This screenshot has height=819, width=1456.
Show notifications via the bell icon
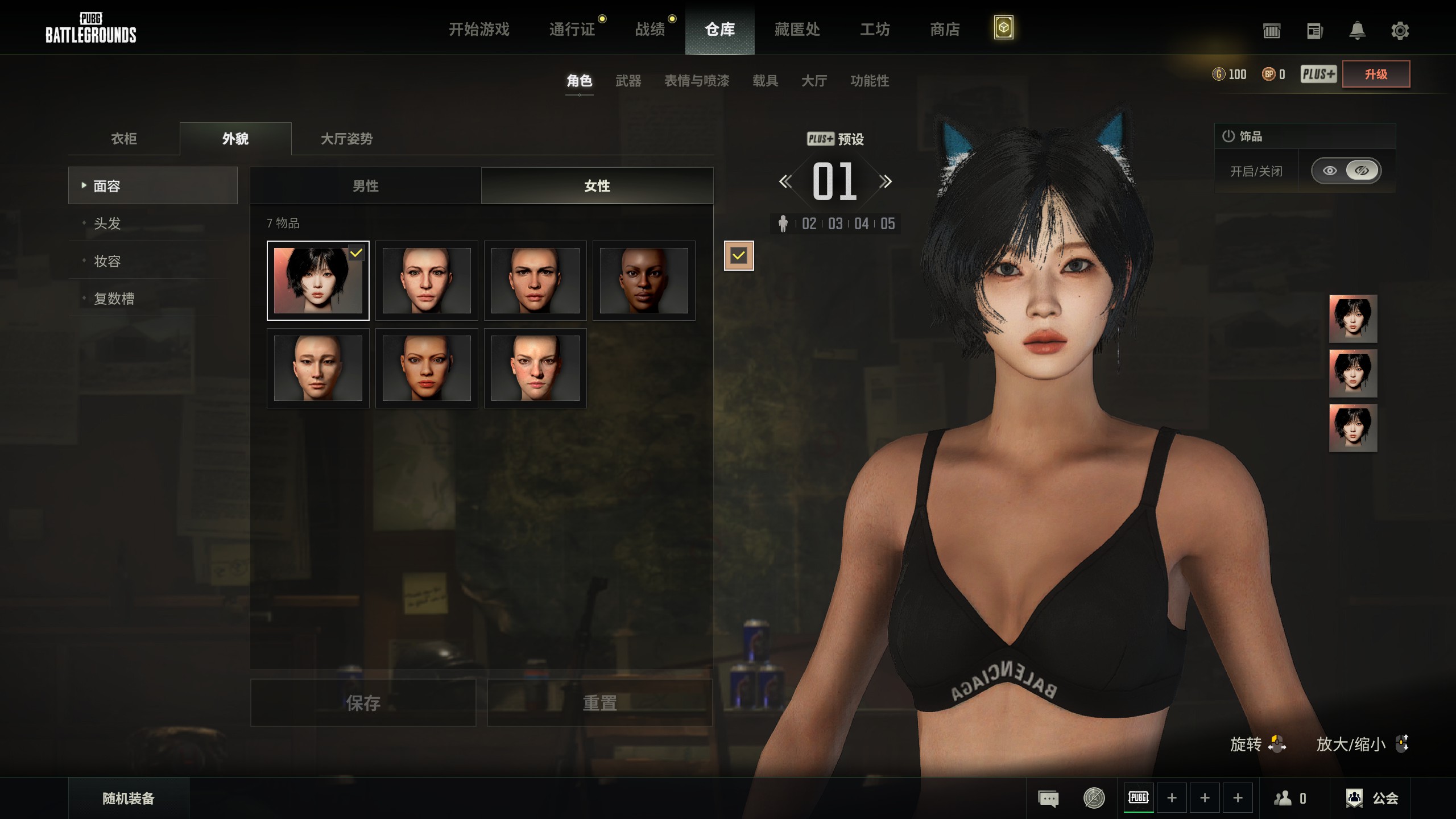(x=1357, y=31)
